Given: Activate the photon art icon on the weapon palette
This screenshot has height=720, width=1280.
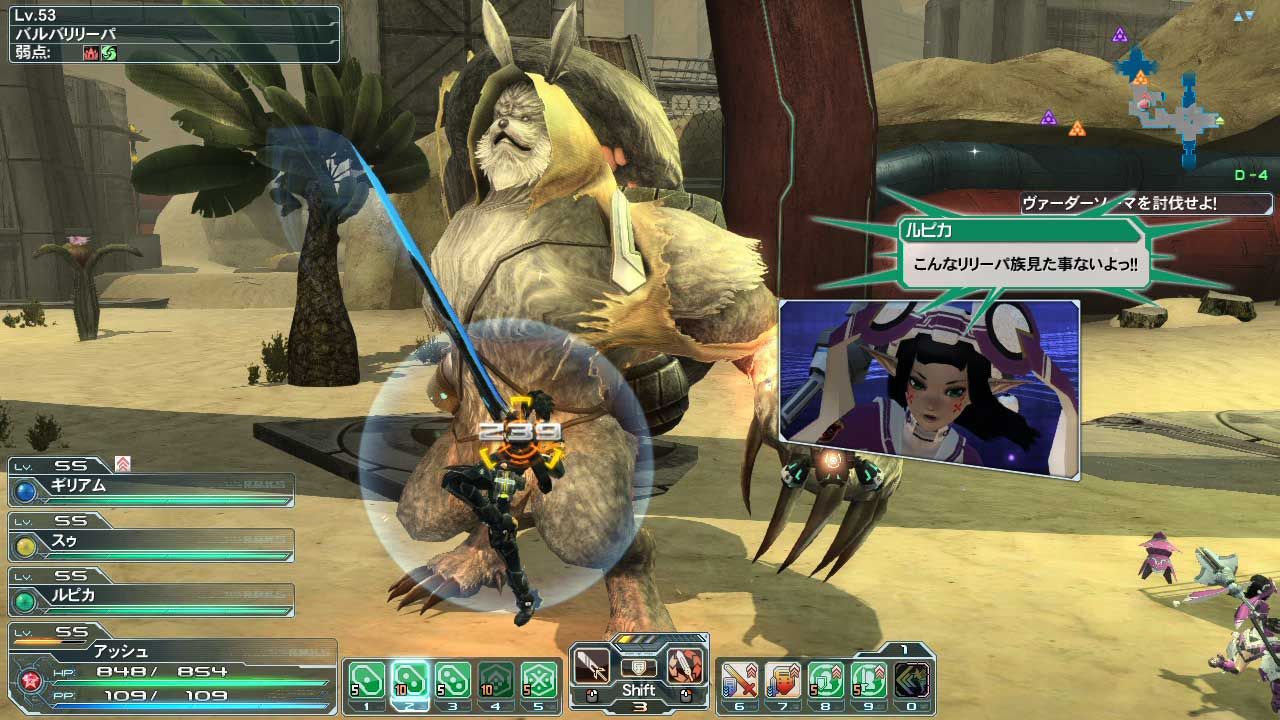Looking at the screenshot, I should (x=684, y=666).
